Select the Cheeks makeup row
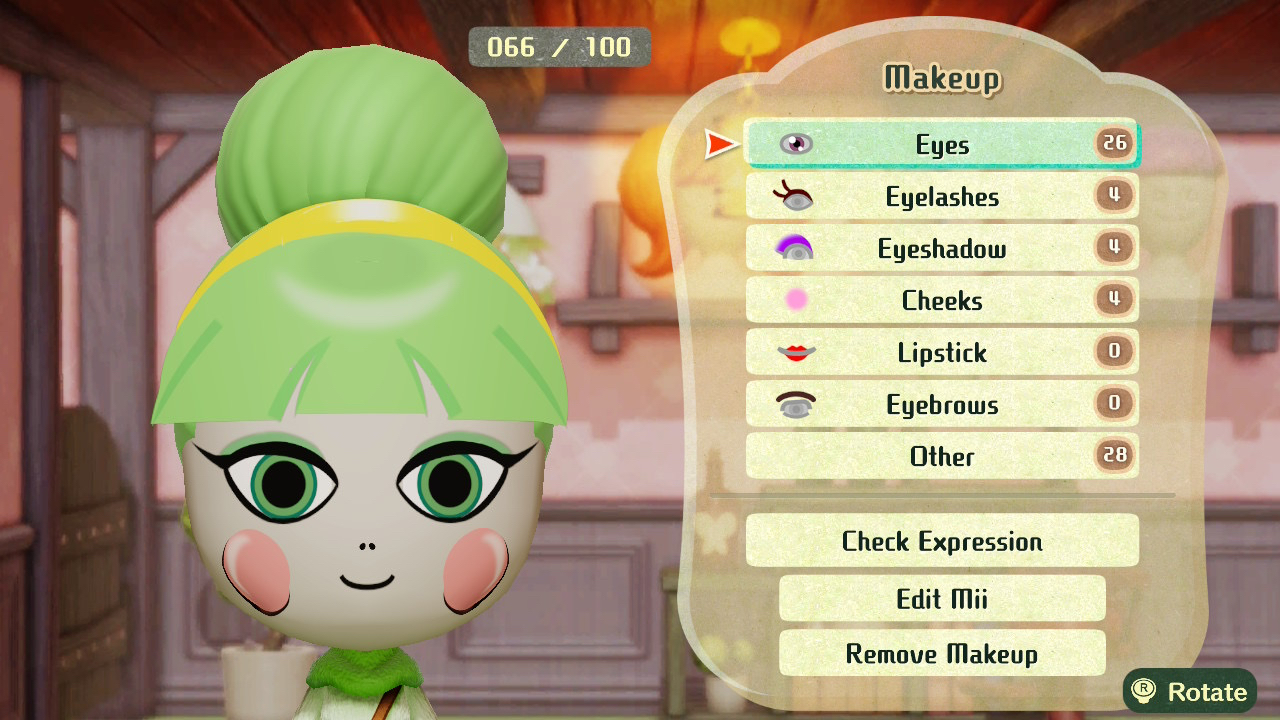Viewport: 1280px width, 720px height. (941, 301)
